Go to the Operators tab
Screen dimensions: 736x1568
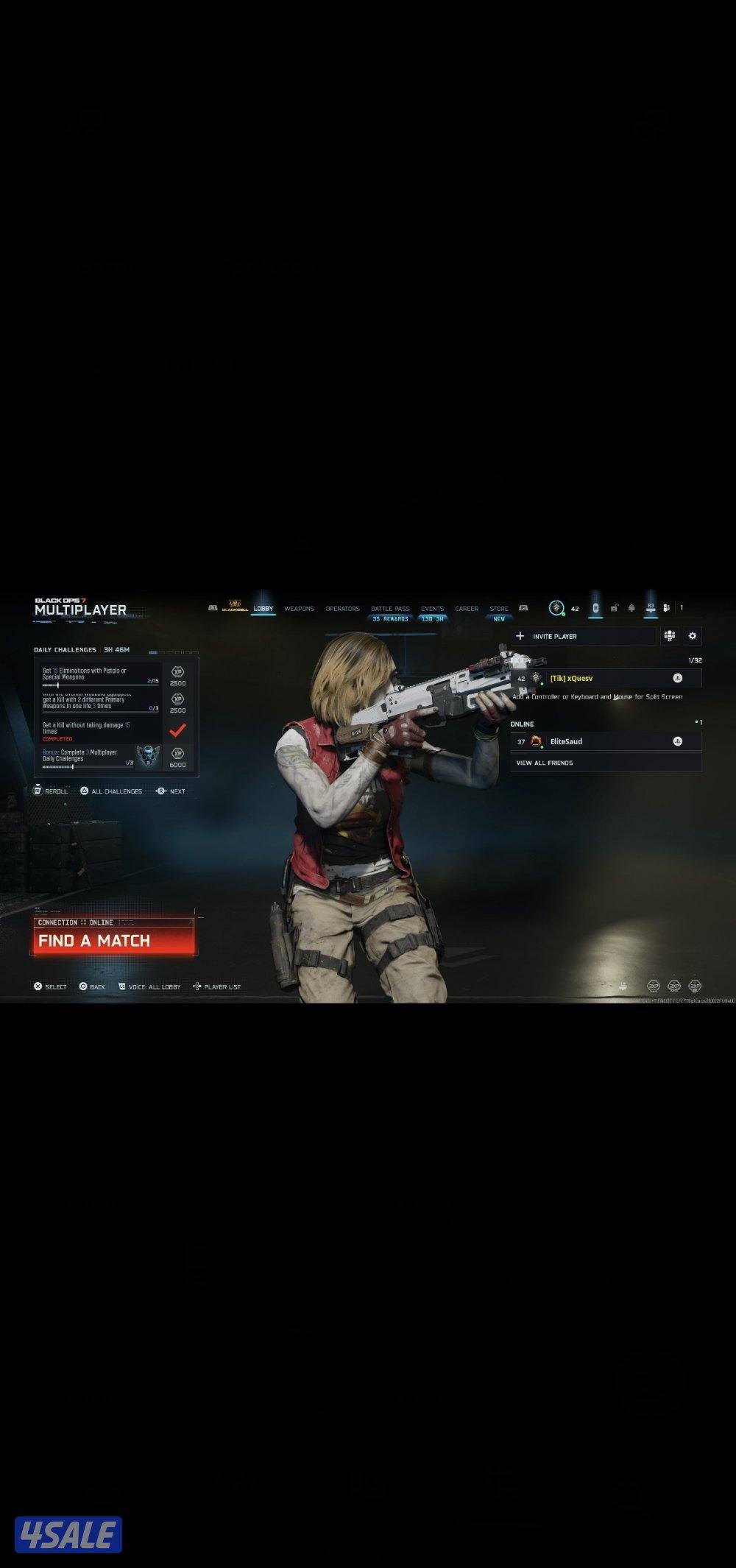(x=342, y=609)
